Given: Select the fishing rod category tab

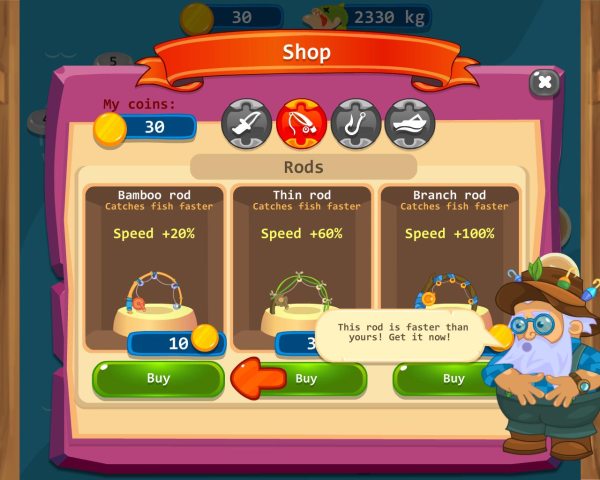Looking at the screenshot, I should (301, 122).
